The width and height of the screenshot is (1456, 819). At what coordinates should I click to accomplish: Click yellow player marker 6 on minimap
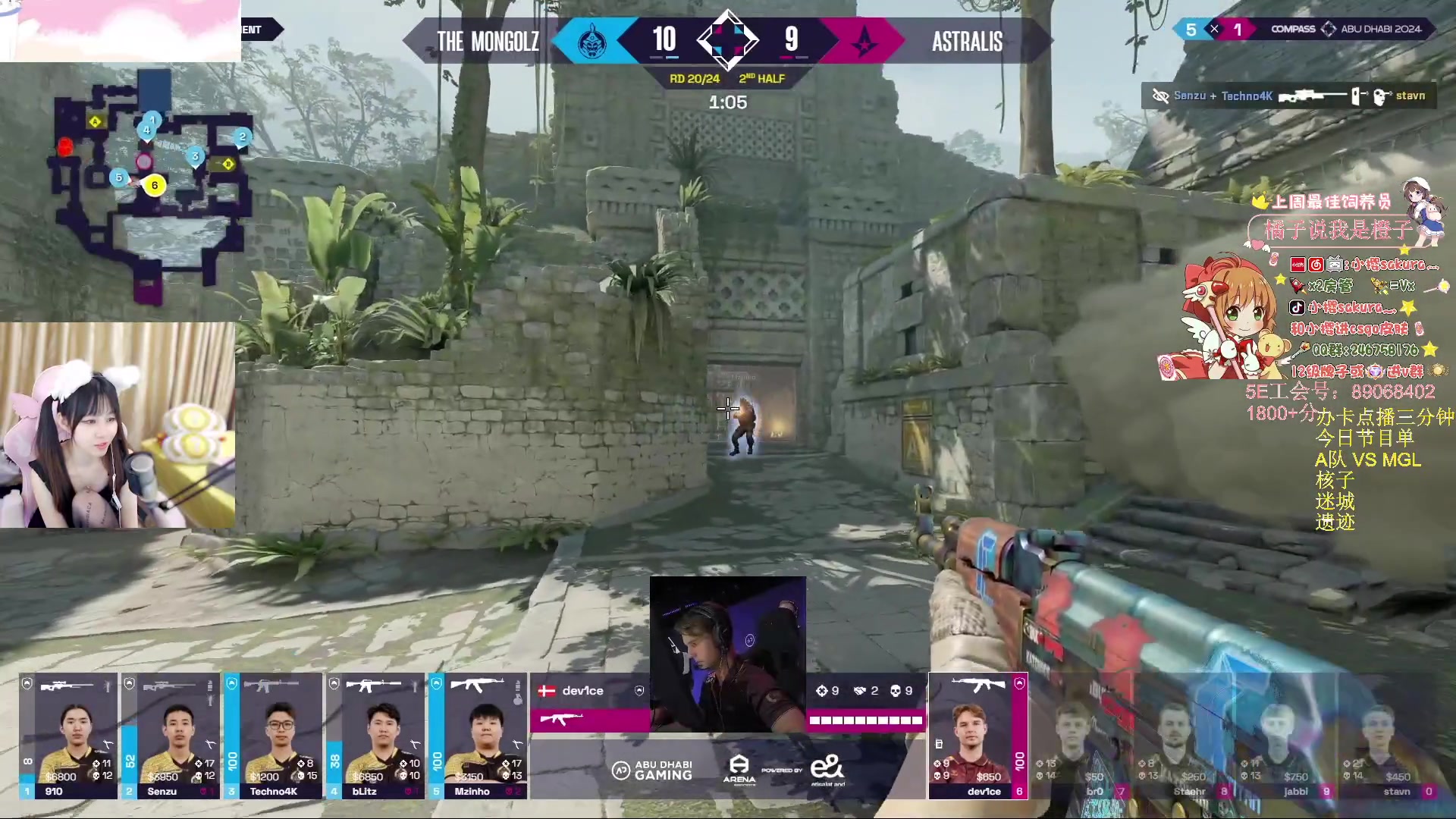[x=155, y=185]
